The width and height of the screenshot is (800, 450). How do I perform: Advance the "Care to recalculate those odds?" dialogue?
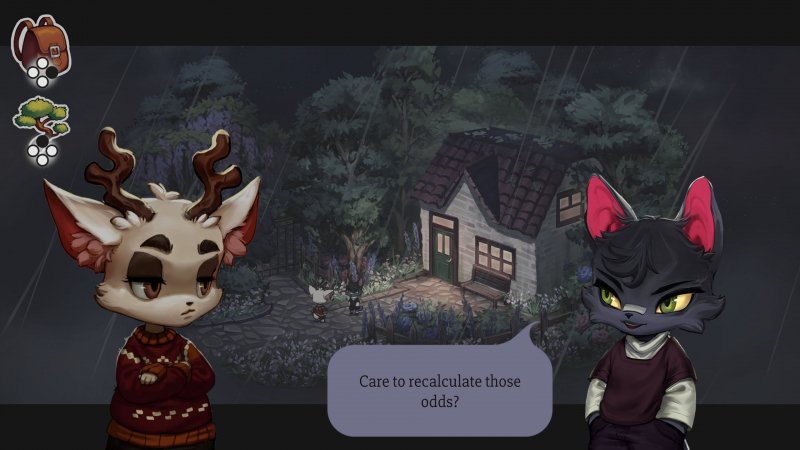coord(440,391)
